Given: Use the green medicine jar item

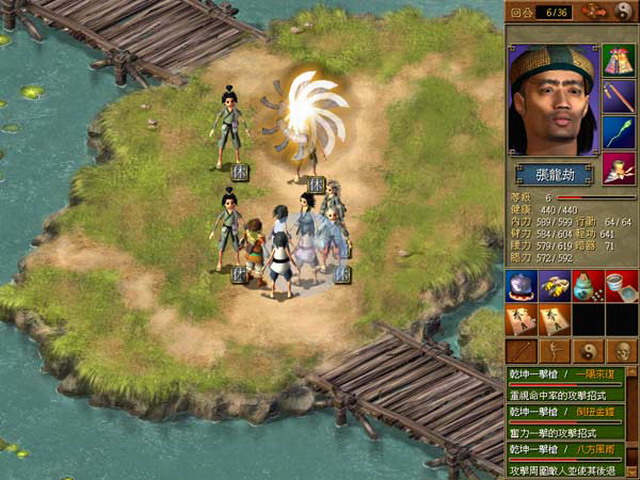Looking at the screenshot, I should click(588, 286).
